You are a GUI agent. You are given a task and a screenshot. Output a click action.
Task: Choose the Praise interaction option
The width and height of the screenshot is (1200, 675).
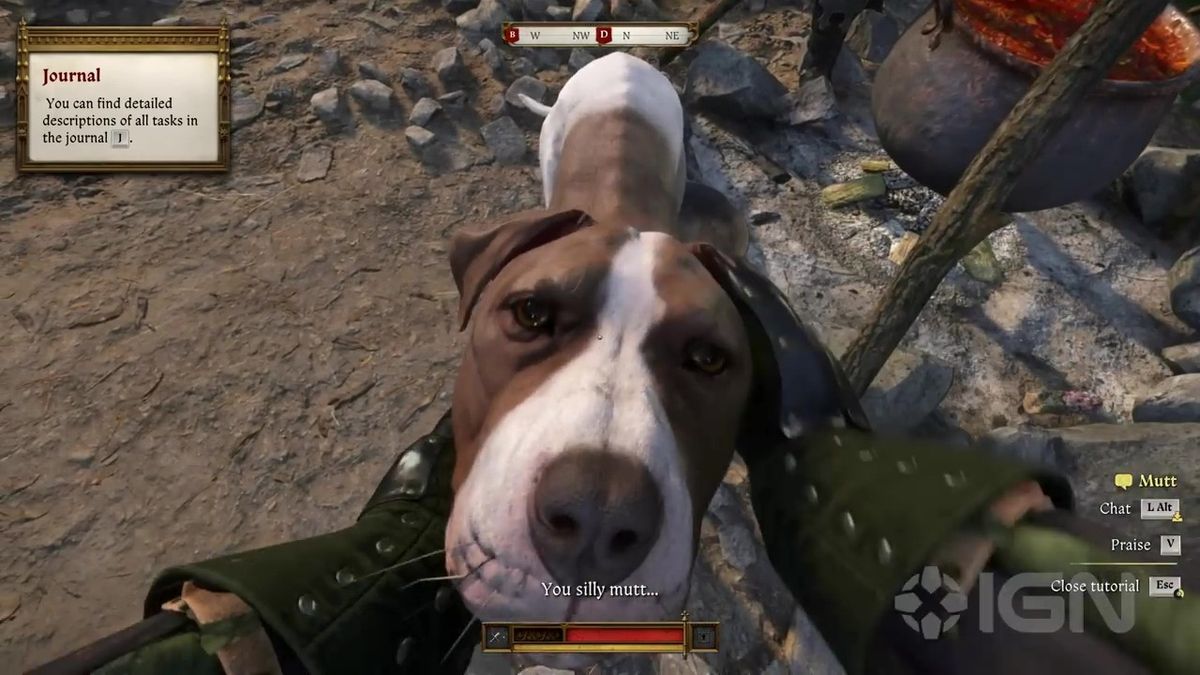pos(1144,545)
